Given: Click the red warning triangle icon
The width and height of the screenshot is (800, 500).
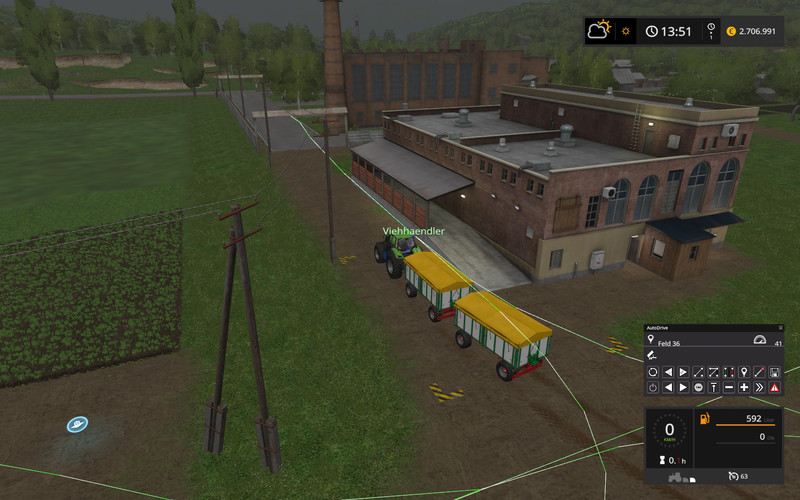Looking at the screenshot, I should click(x=774, y=387).
